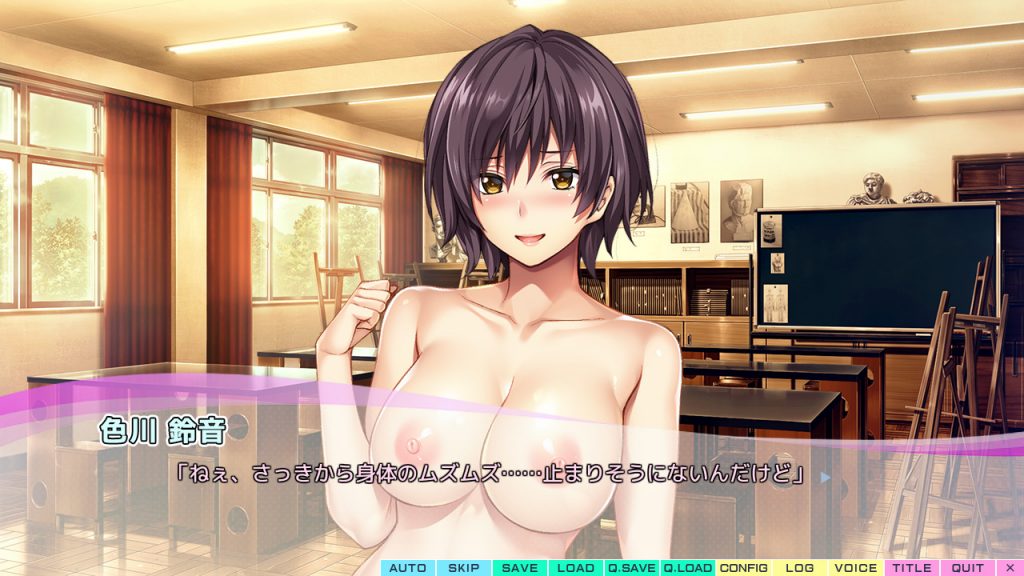Image resolution: width=1024 pixels, height=576 pixels.
Task: Open the CONFIG settings
Action: pos(743,568)
